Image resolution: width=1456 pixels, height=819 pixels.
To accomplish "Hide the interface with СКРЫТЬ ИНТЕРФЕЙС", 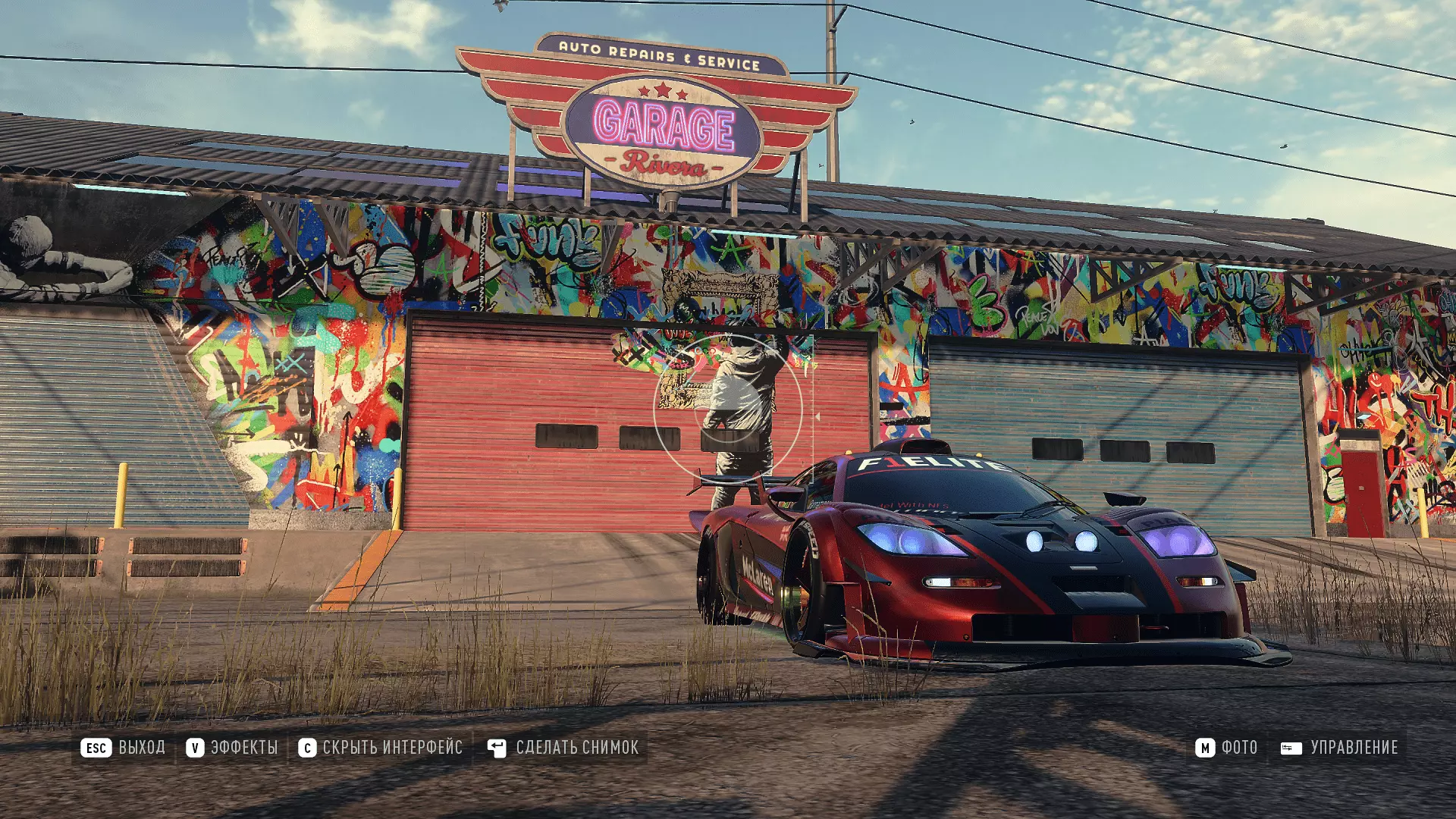I will 381,748.
